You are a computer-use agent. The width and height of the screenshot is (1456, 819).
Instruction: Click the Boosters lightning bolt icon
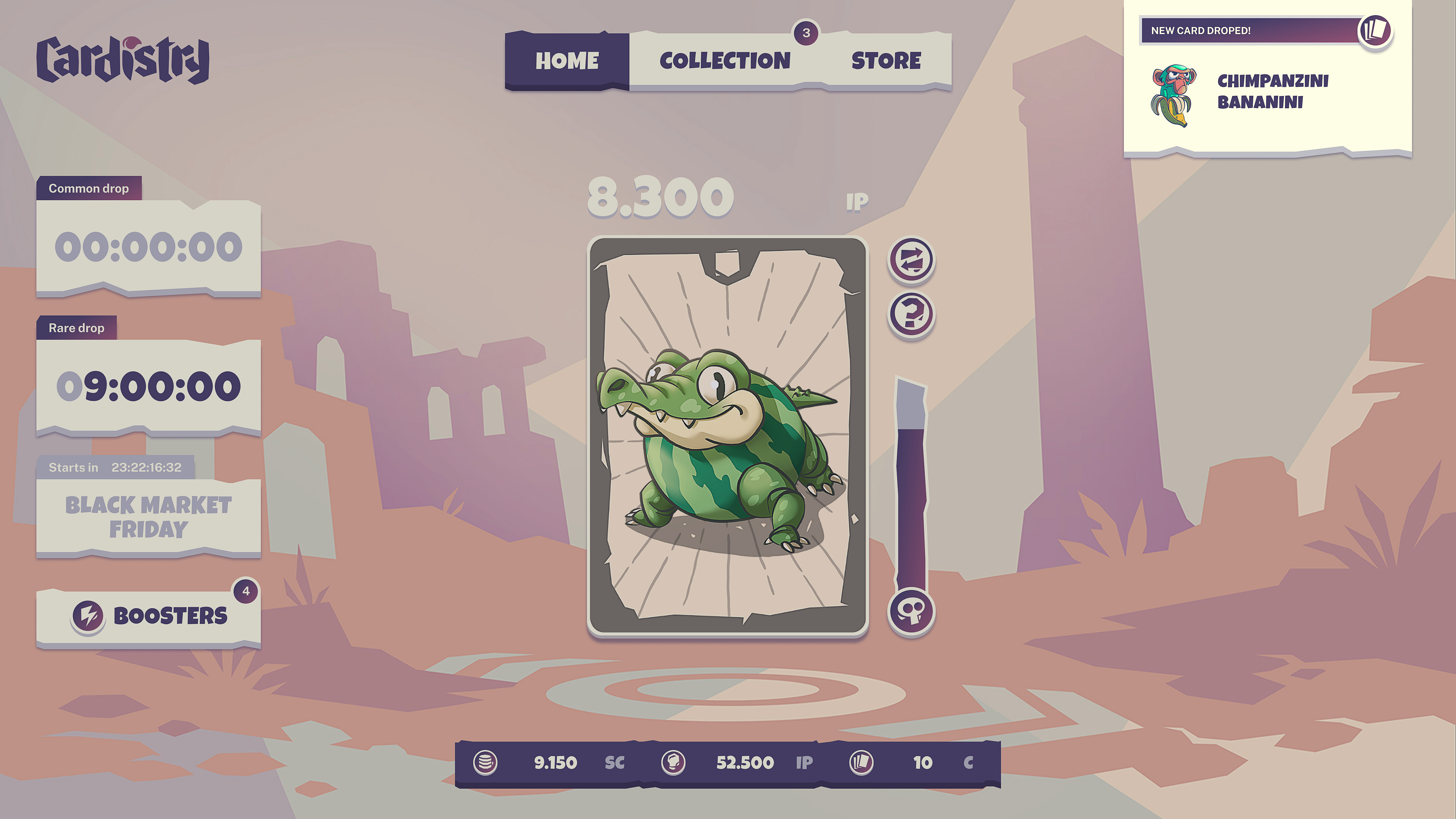click(x=89, y=616)
